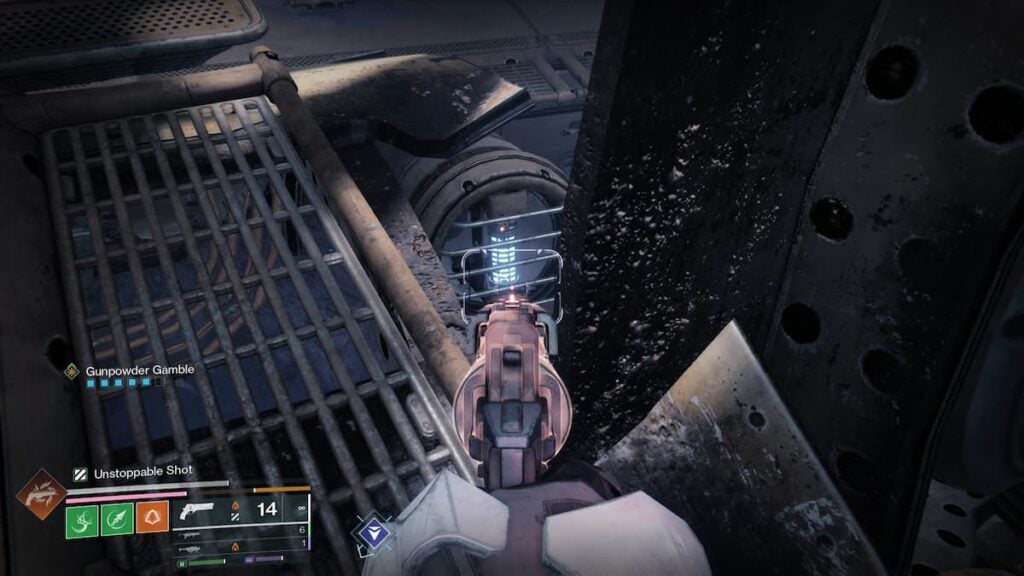Image resolution: width=1024 pixels, height=576 pixels.
Task: Trigger the orange class ability icon
Action: coord(152,518)
